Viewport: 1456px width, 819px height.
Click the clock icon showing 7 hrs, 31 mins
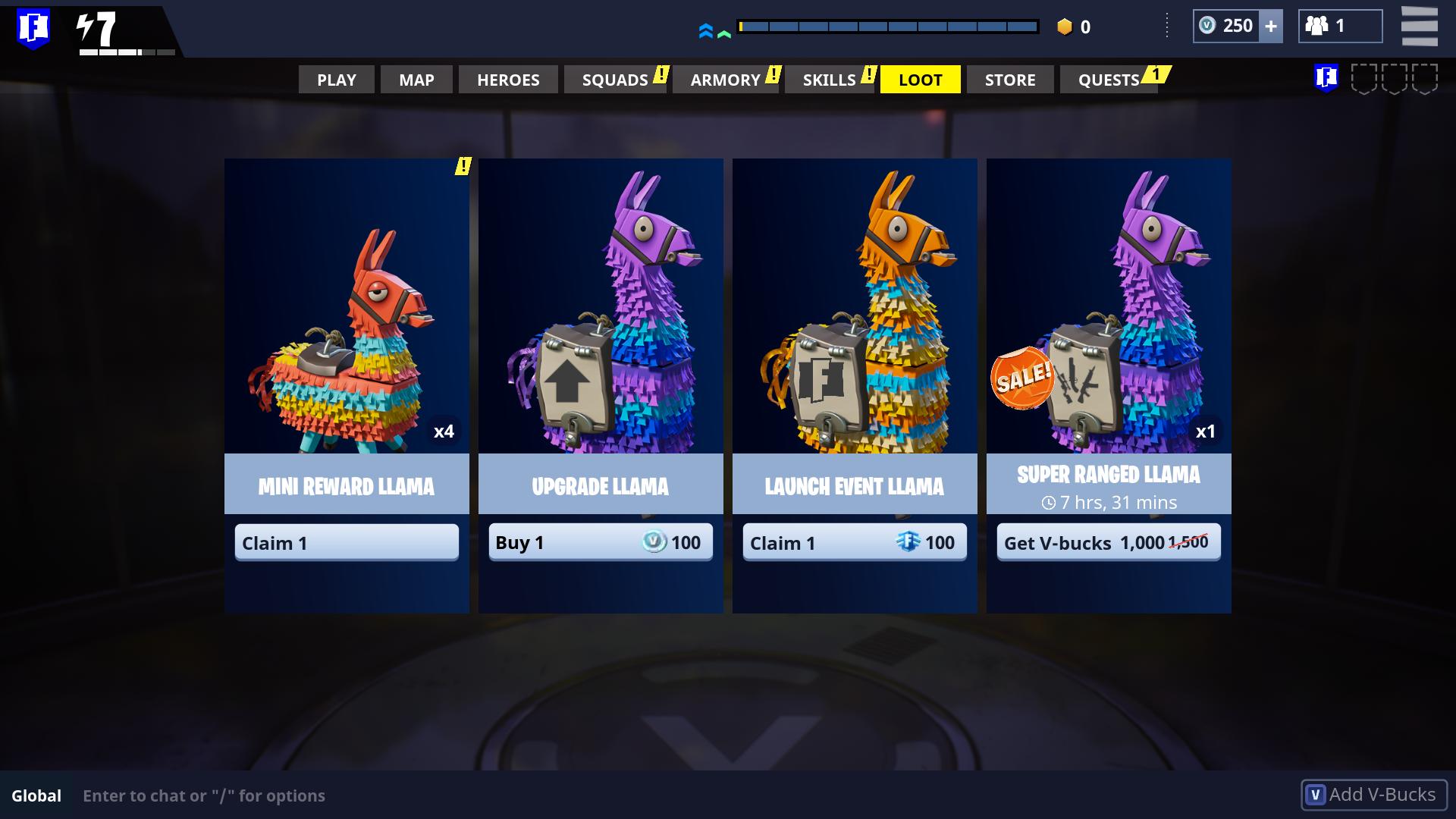(x=1050, y=502)
